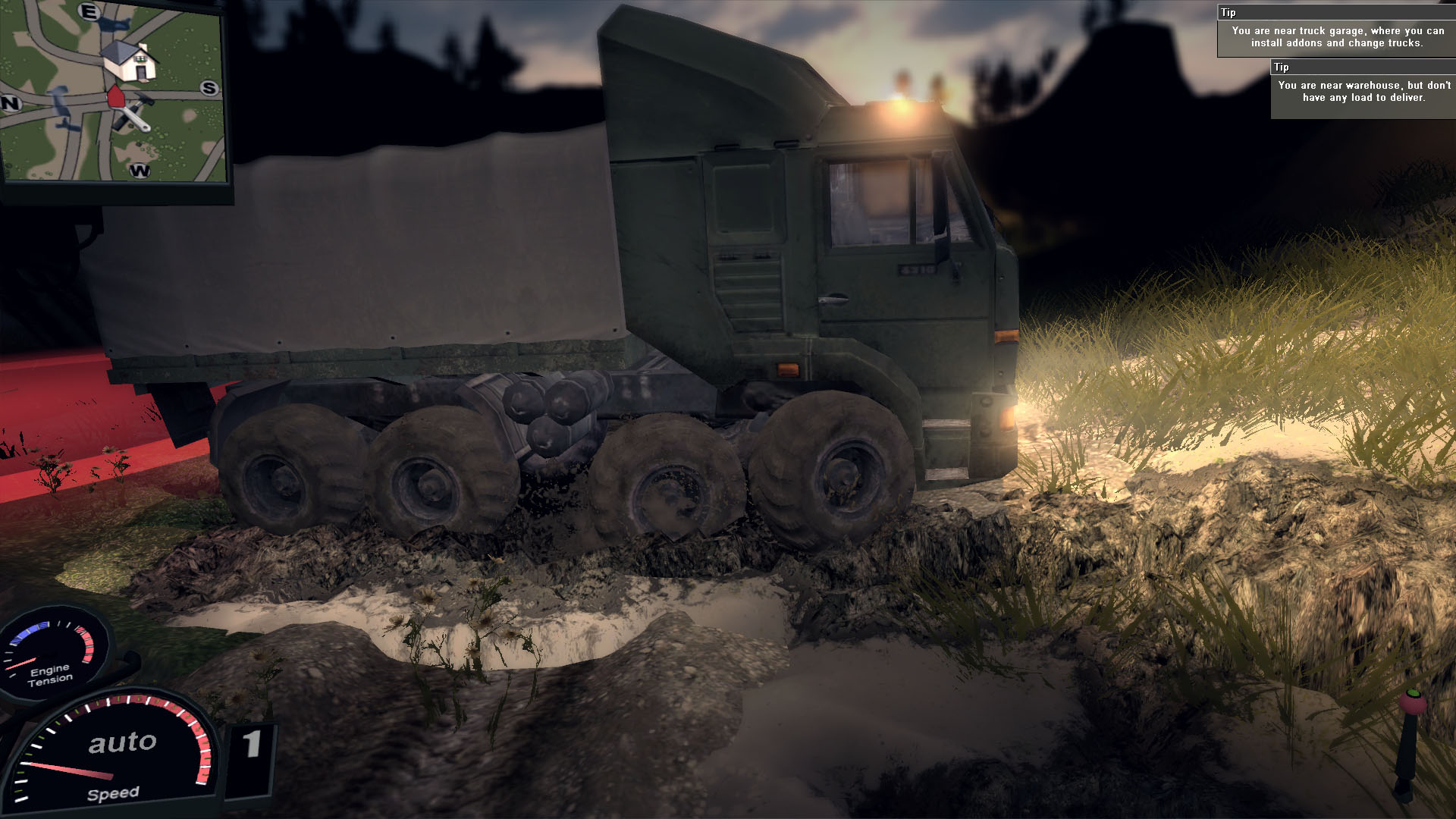
Task: Select the red truck marker on minimap
Action: point(115,96)
